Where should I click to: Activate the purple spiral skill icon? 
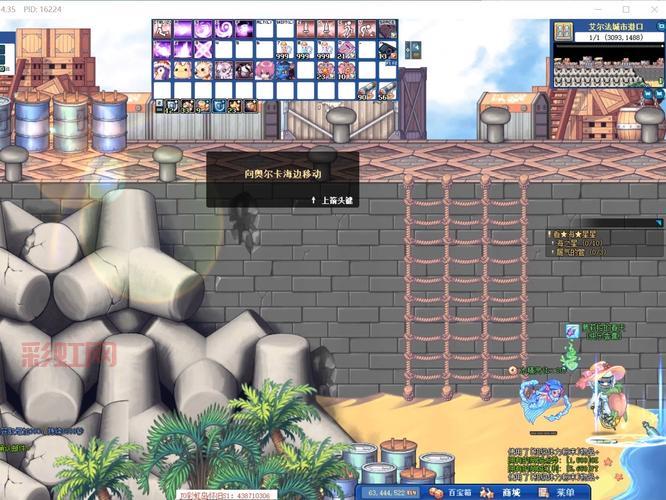[225, 29]
